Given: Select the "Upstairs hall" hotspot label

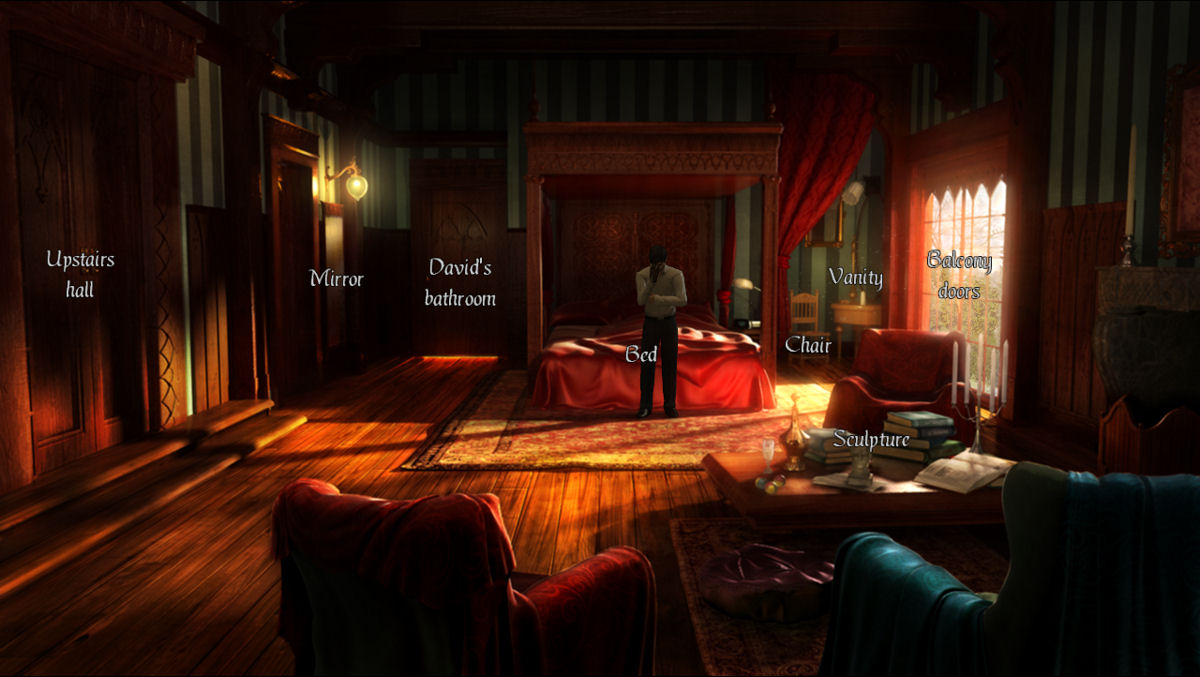Looking at the screenshot, I should (x=80, y=274).
